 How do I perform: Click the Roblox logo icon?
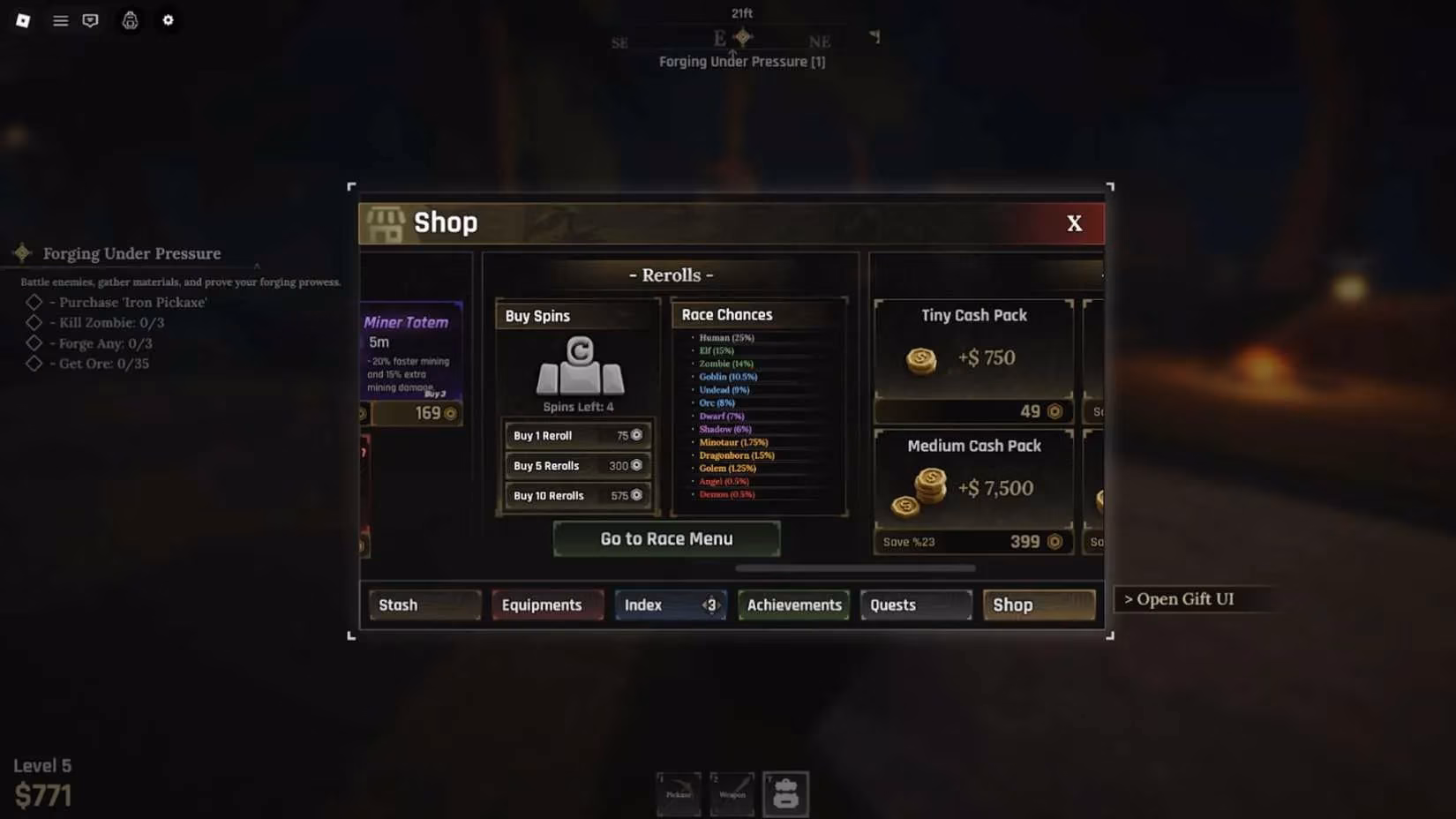tap(23, 20)
